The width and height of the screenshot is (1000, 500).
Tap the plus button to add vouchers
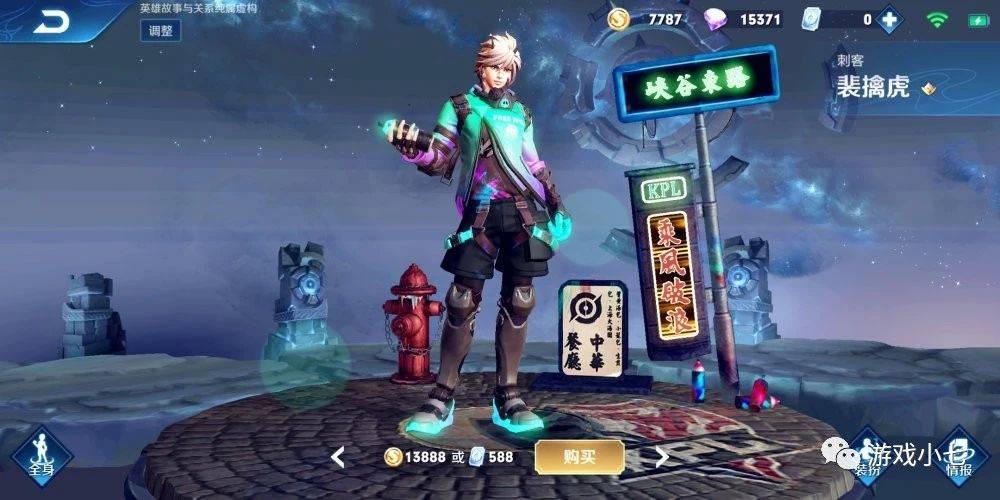pos(887,19)
